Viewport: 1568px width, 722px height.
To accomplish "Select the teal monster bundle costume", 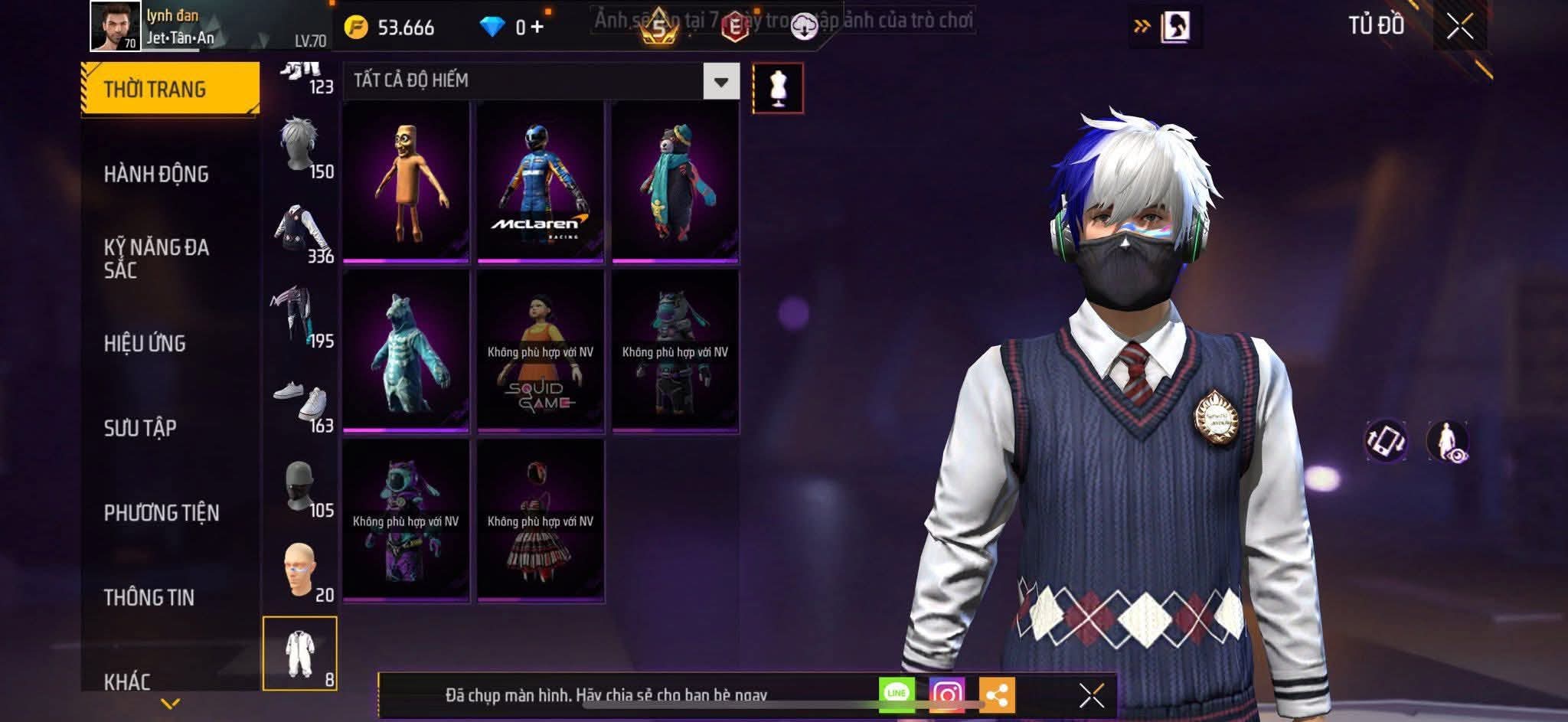I will pos(406,351).
